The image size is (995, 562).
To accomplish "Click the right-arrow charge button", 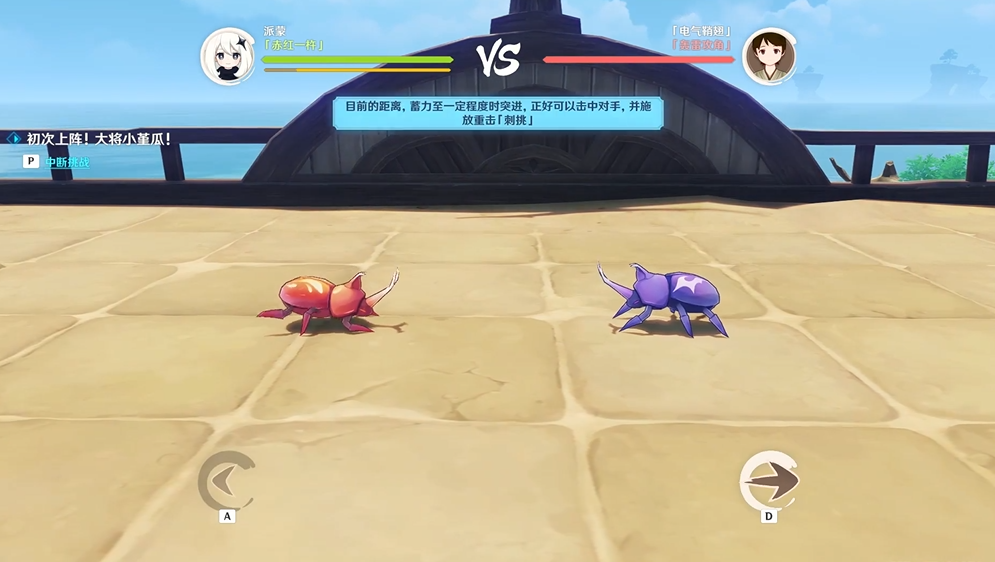I will [769, 482].
